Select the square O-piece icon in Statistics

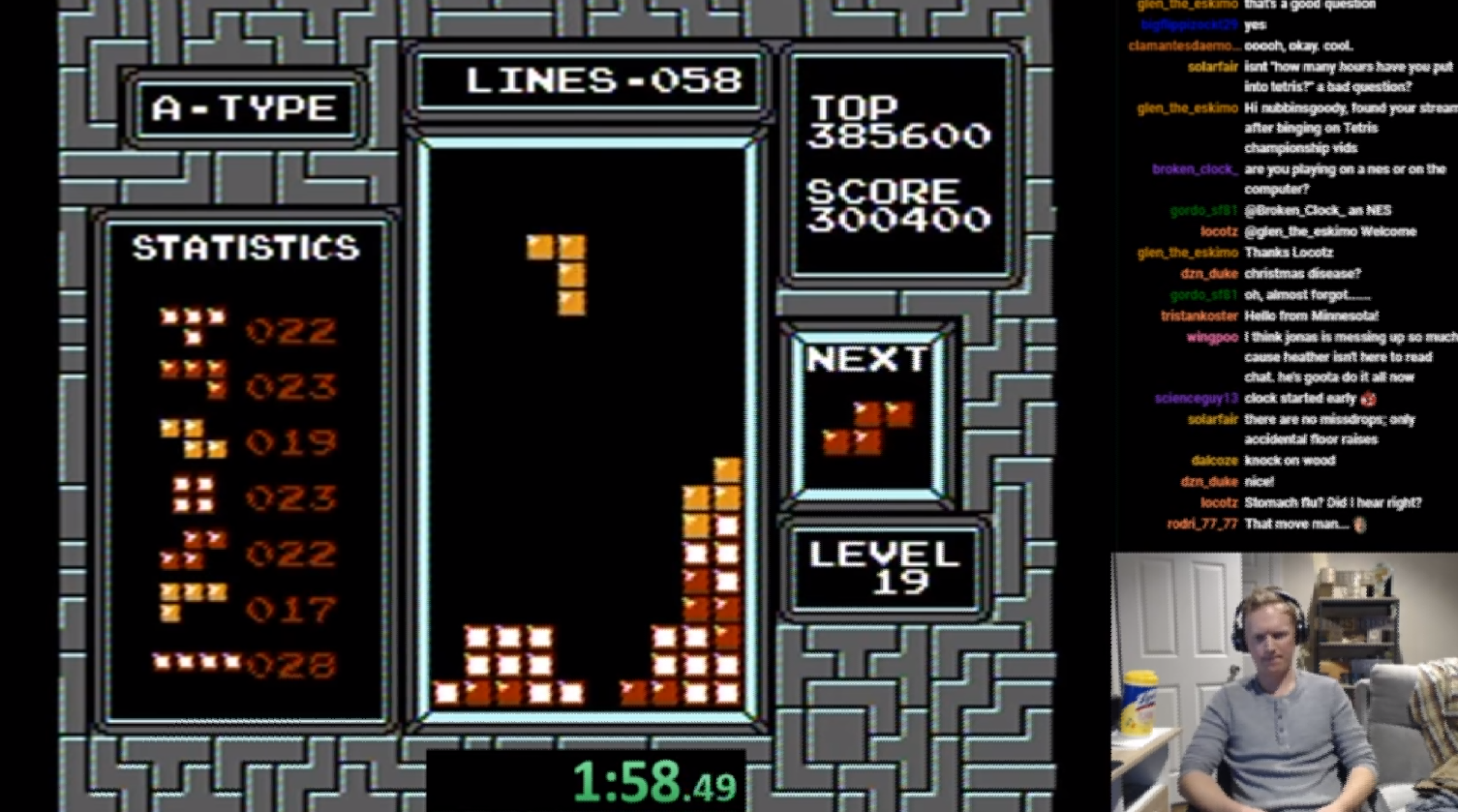[194, 496]
